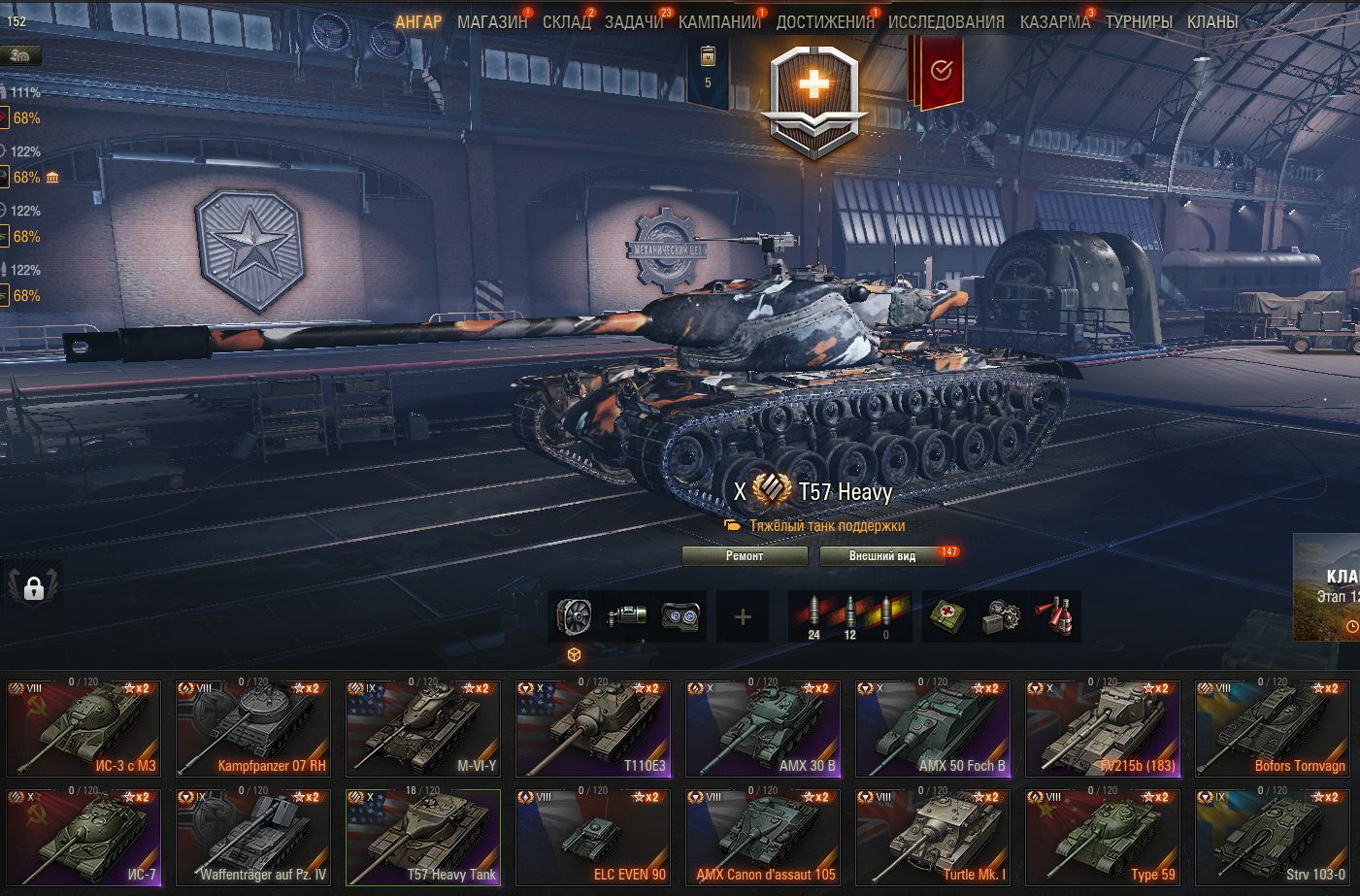
Task: Switch to the СКЛАД depot tab
Action: coord(566,21)
